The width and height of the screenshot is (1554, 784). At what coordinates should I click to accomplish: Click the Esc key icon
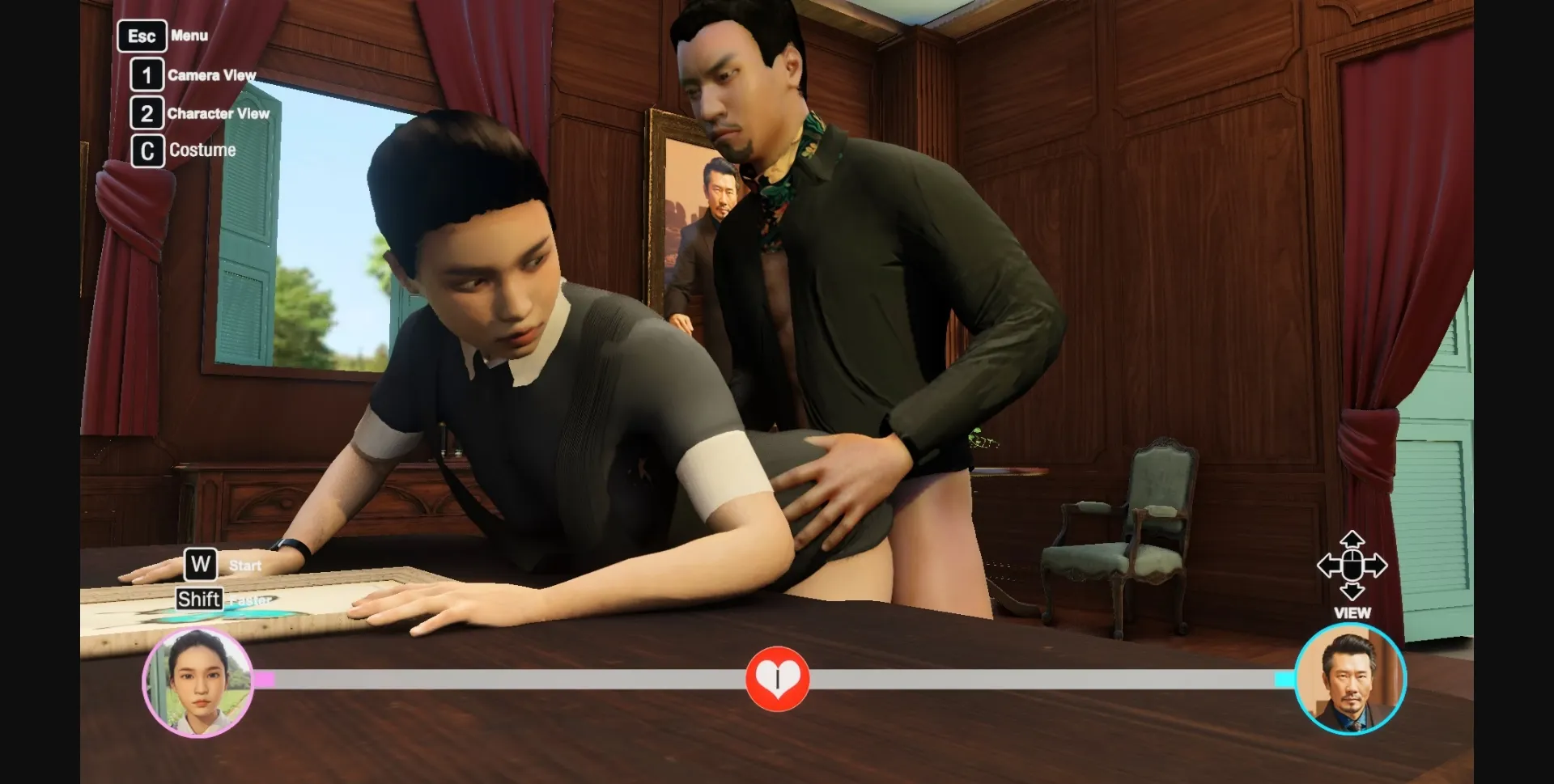pos(142,36)
